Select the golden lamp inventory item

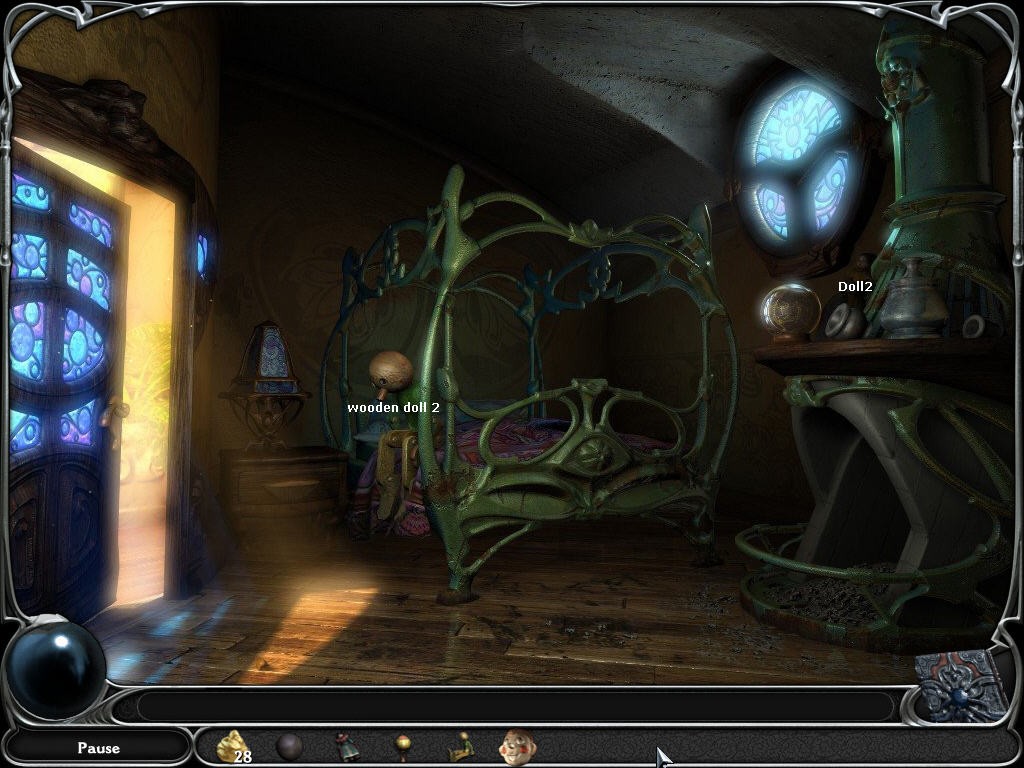[x=460, y=746]
